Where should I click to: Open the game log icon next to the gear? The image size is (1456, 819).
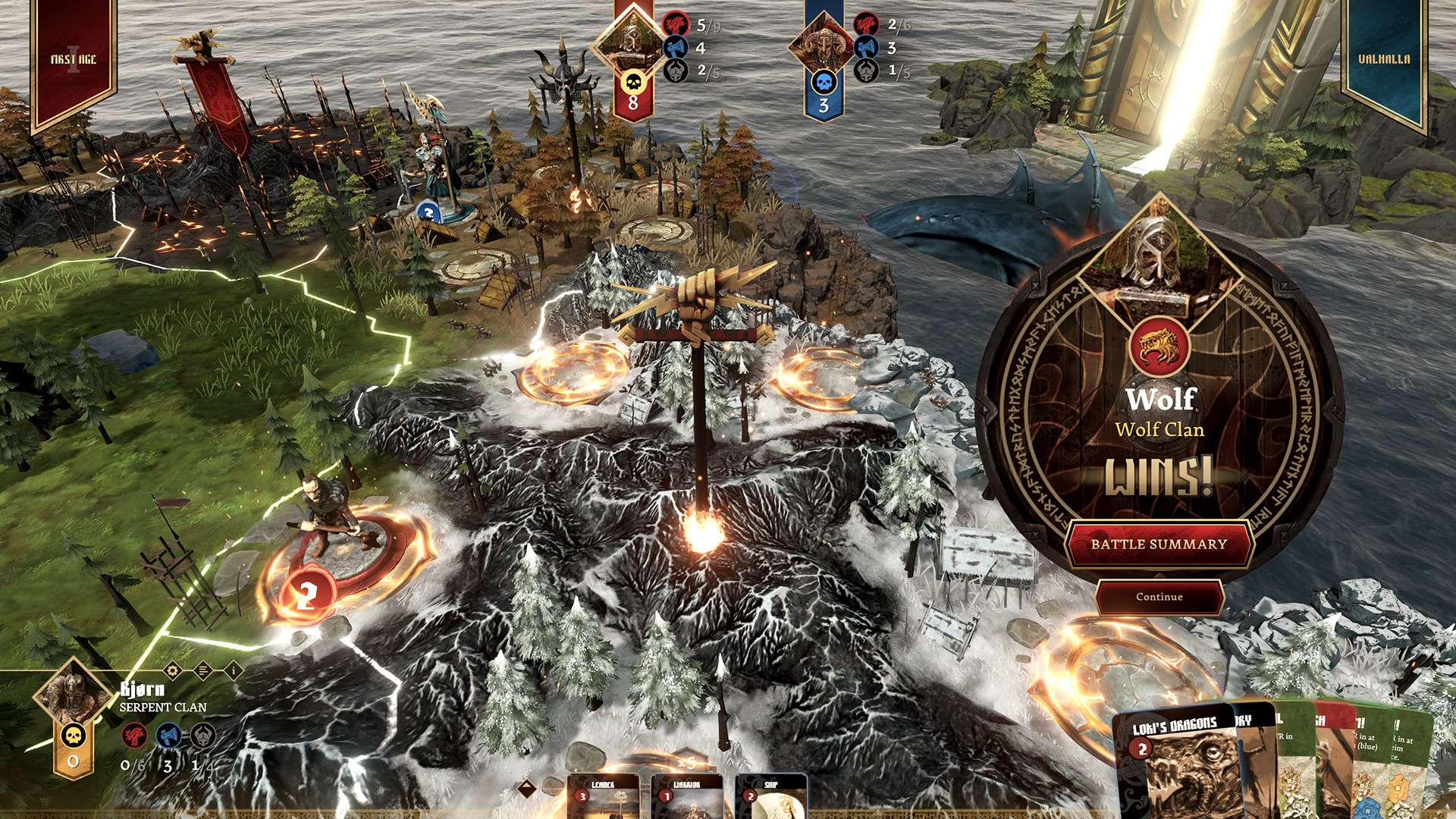pos(202,670)
